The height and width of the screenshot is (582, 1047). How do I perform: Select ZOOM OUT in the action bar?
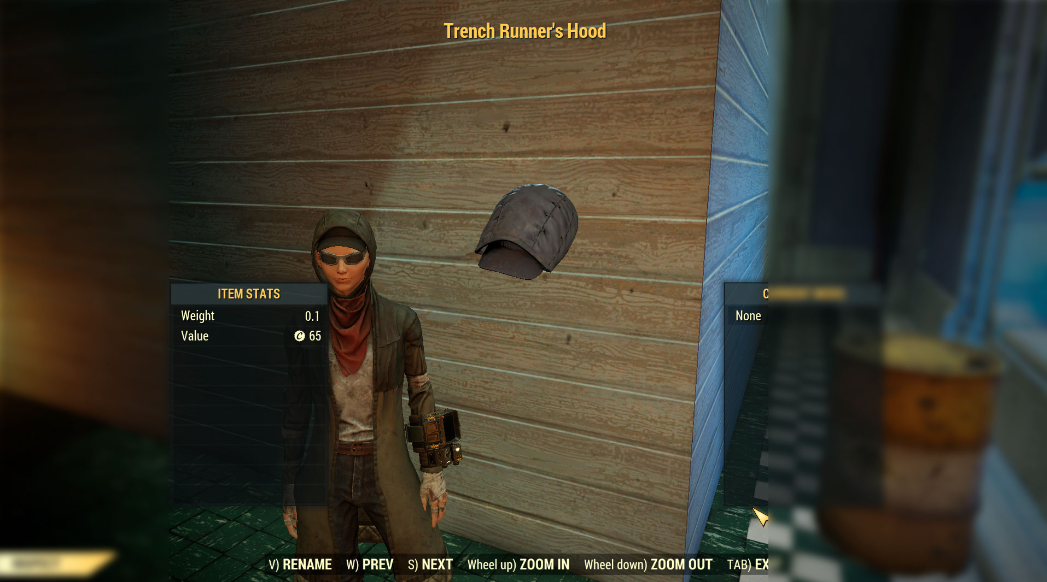[648, 565]
